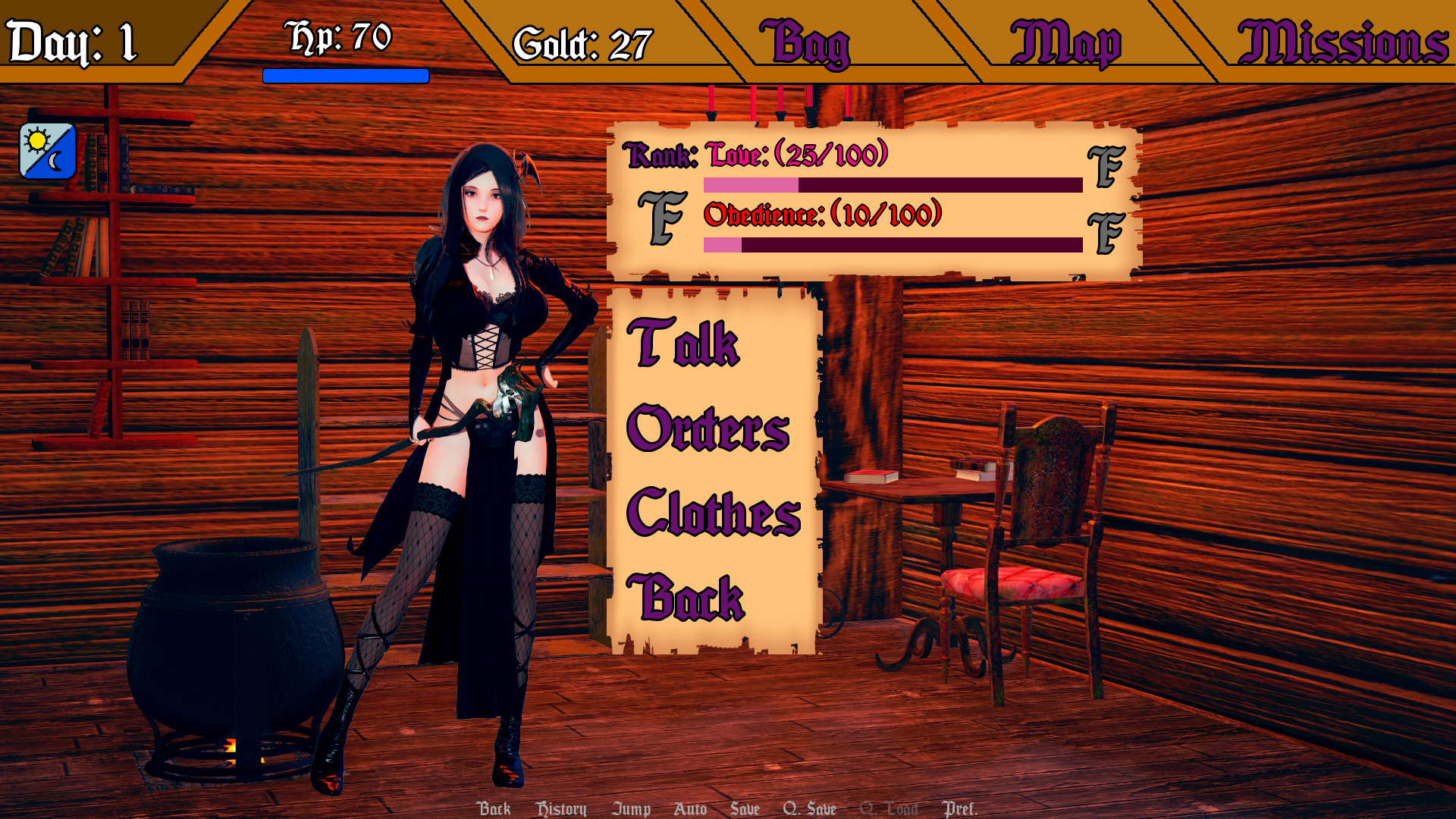Toggle Auto advance mode
The height and width of the screenshot is (819, 1456).
tap(690, 809)
